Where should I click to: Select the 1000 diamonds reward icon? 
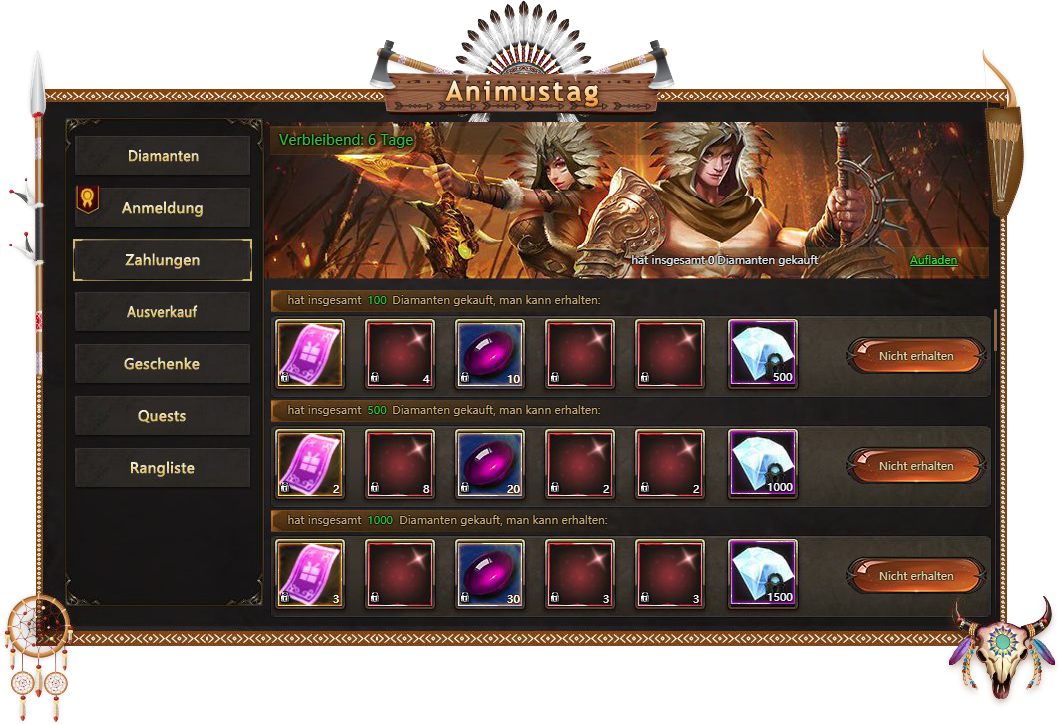click(763, 463)
